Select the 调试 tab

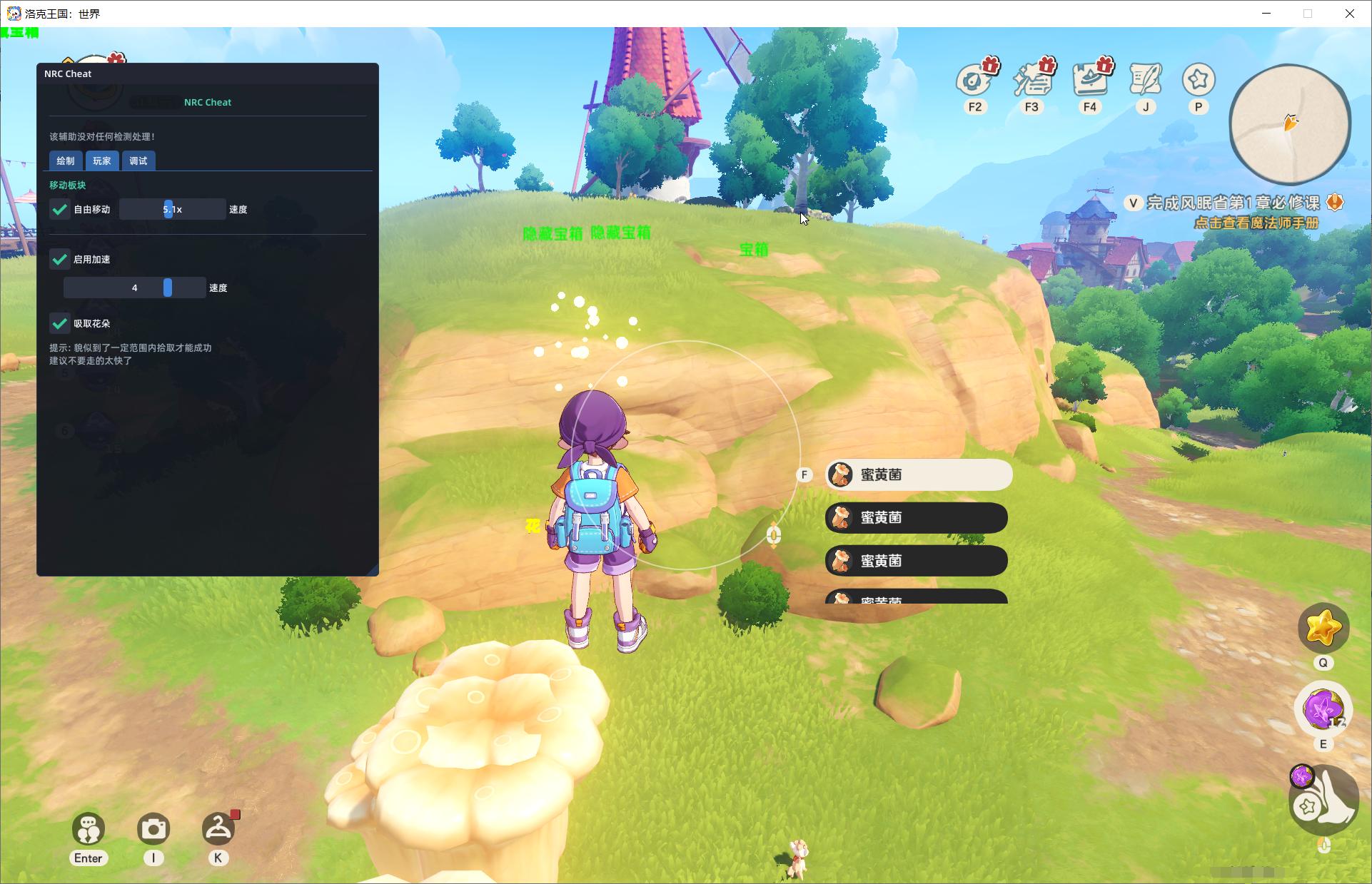click(138, 161)
